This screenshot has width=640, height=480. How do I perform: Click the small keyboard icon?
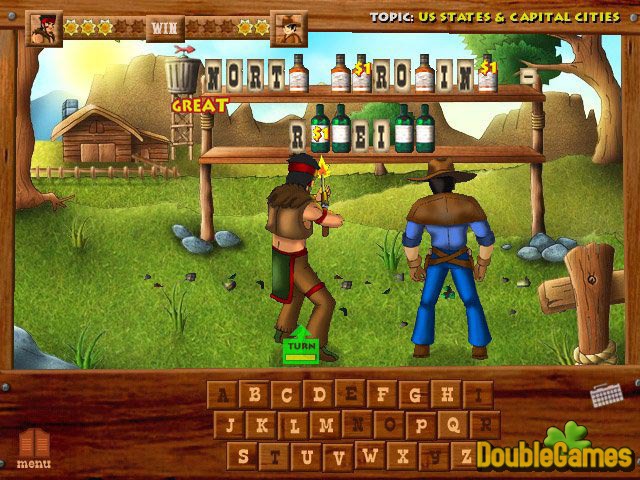(606, 394)
